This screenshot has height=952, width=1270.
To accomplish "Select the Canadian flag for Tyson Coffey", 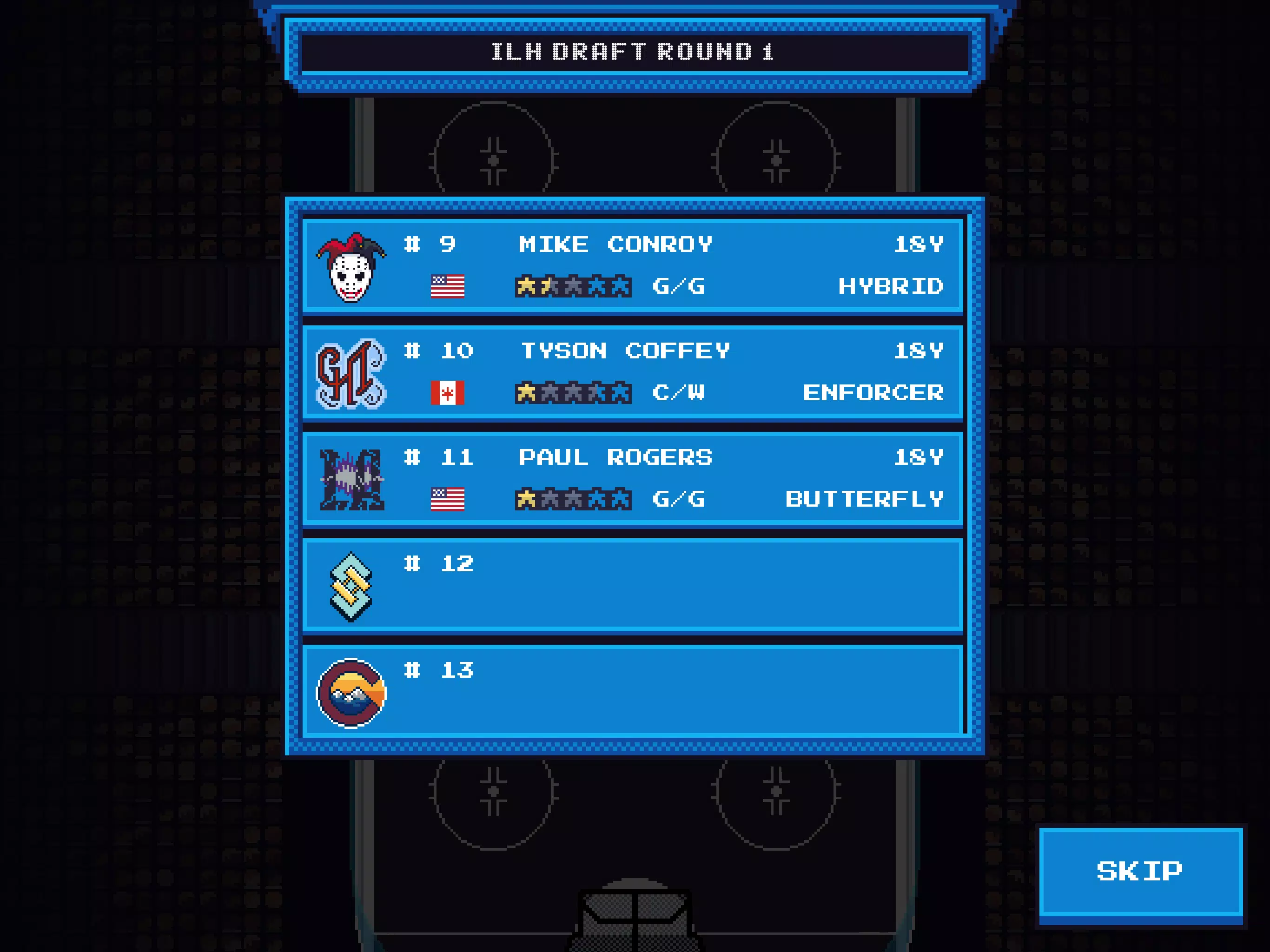I will tap(450, 392).
